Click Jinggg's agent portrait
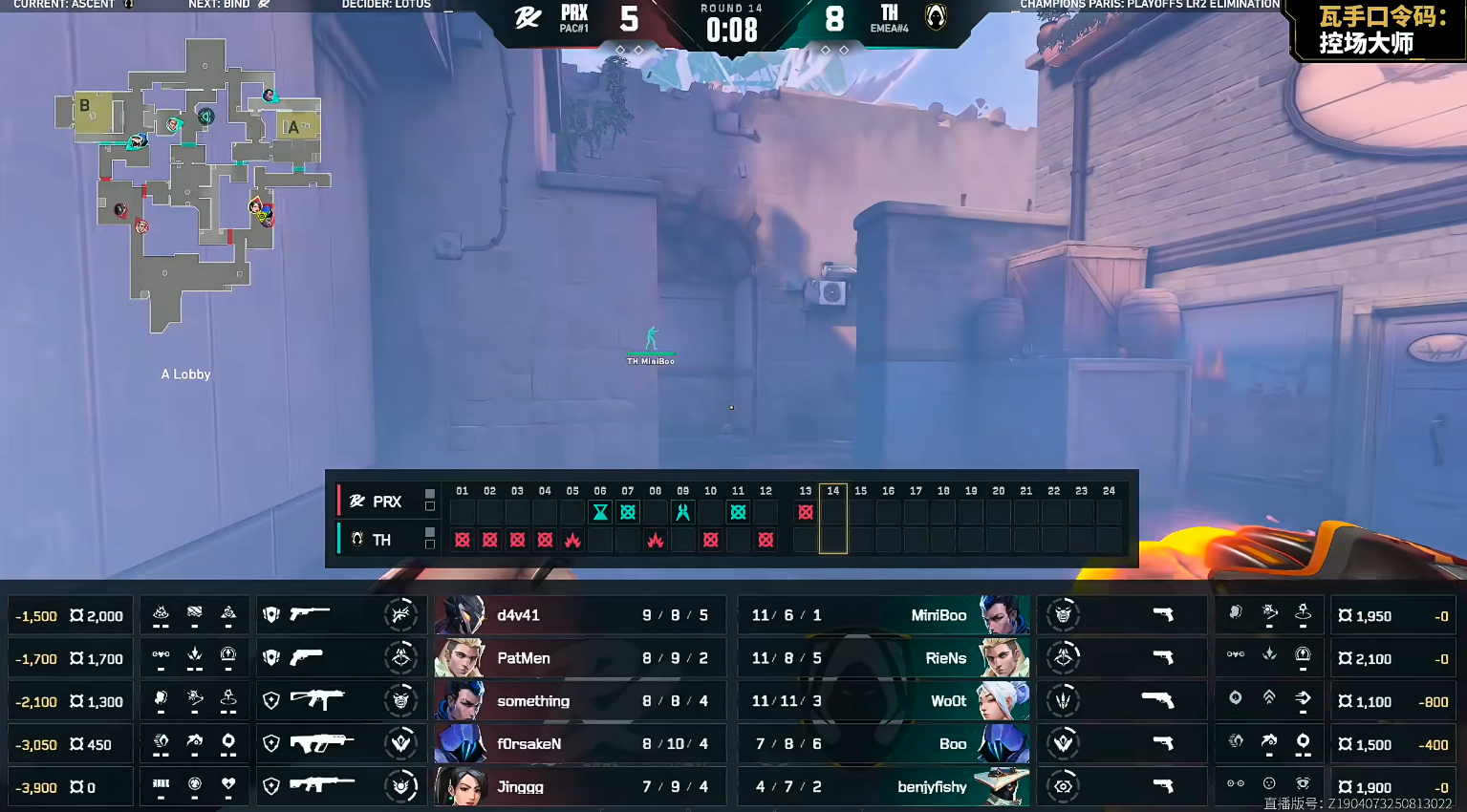 460,787
